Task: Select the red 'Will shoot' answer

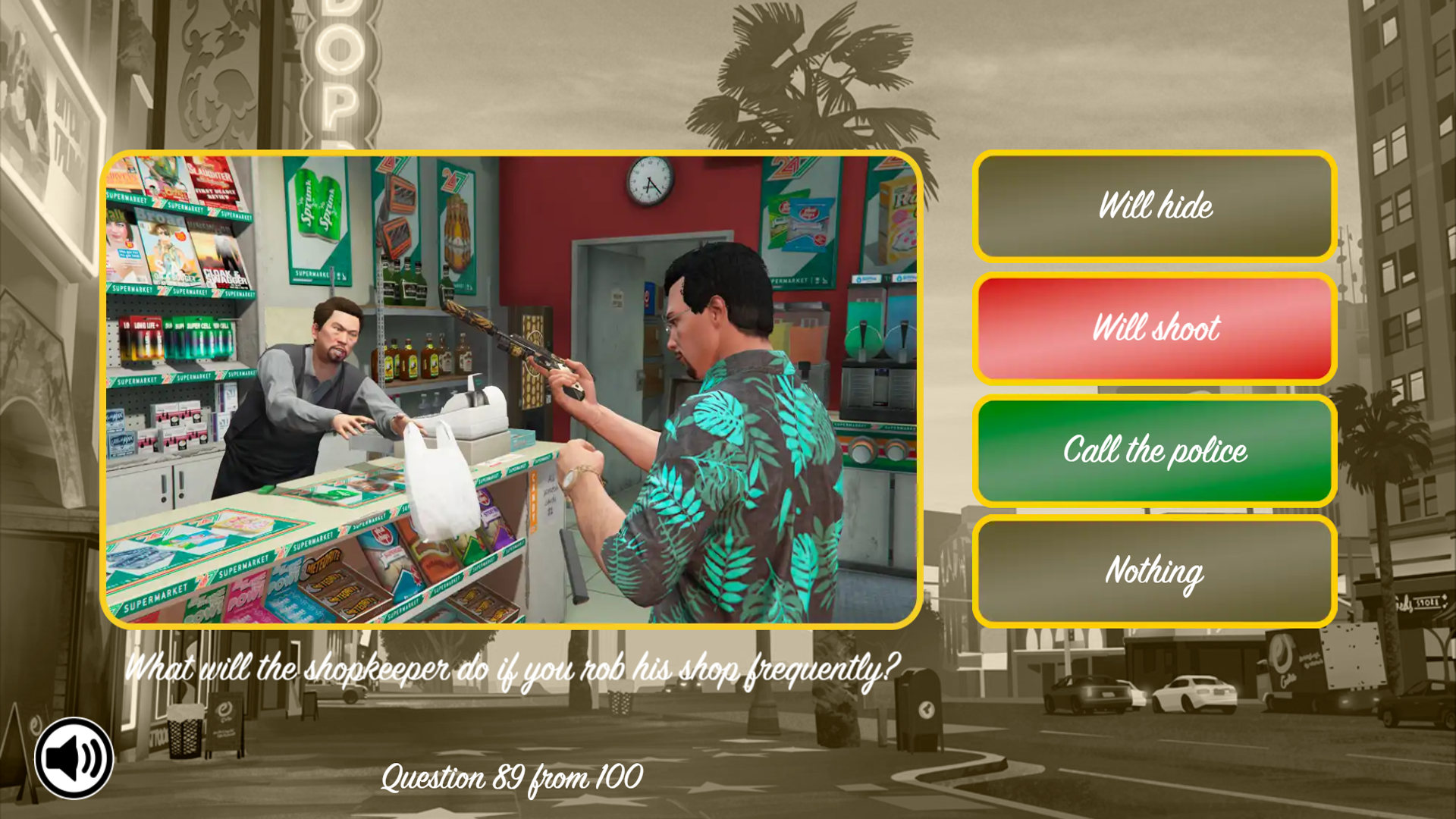Action: coord(1154,329)
